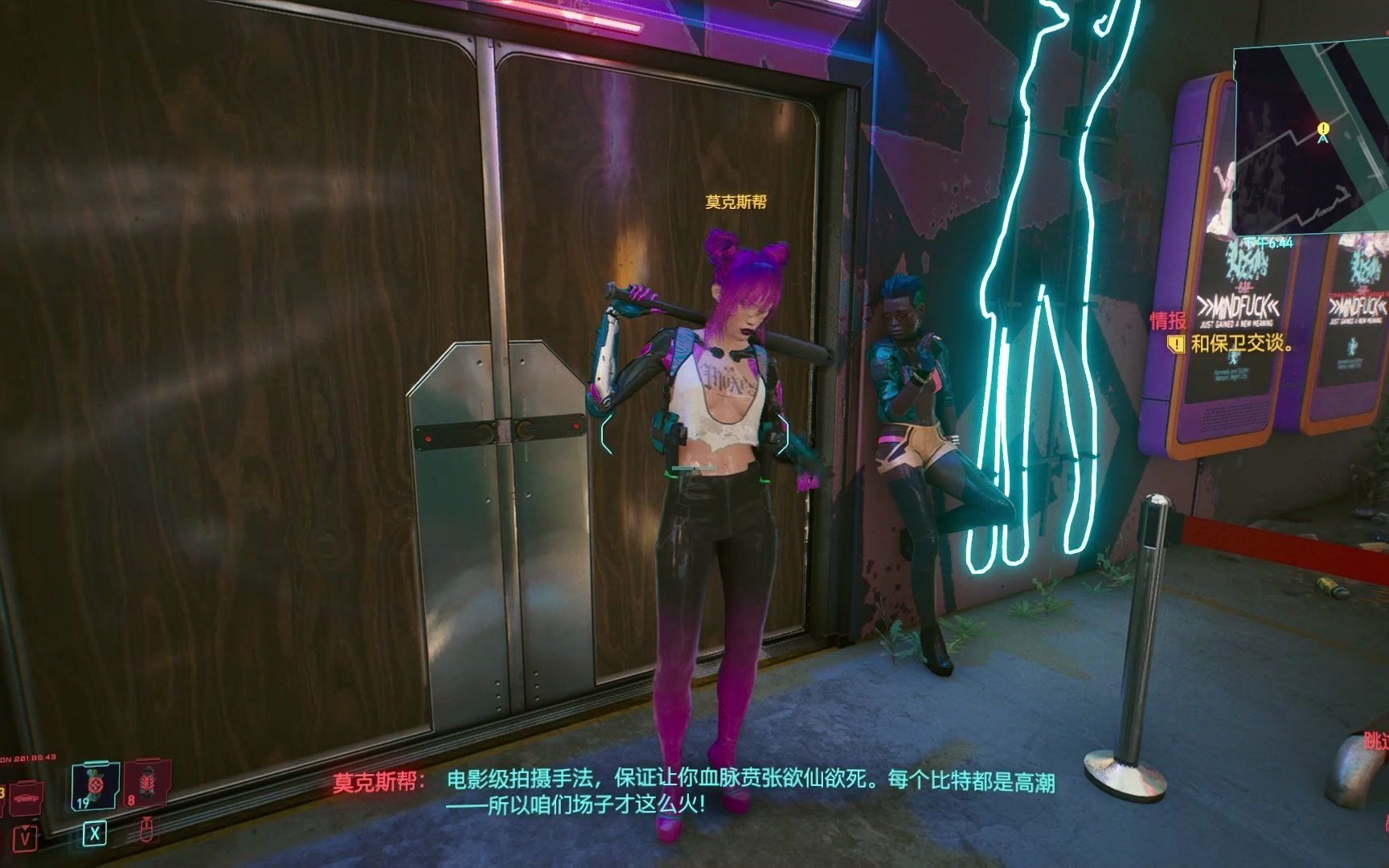The image size is (1389, 868).
Task: Click the yellow exclamation objective icon
Action: 1175,346
